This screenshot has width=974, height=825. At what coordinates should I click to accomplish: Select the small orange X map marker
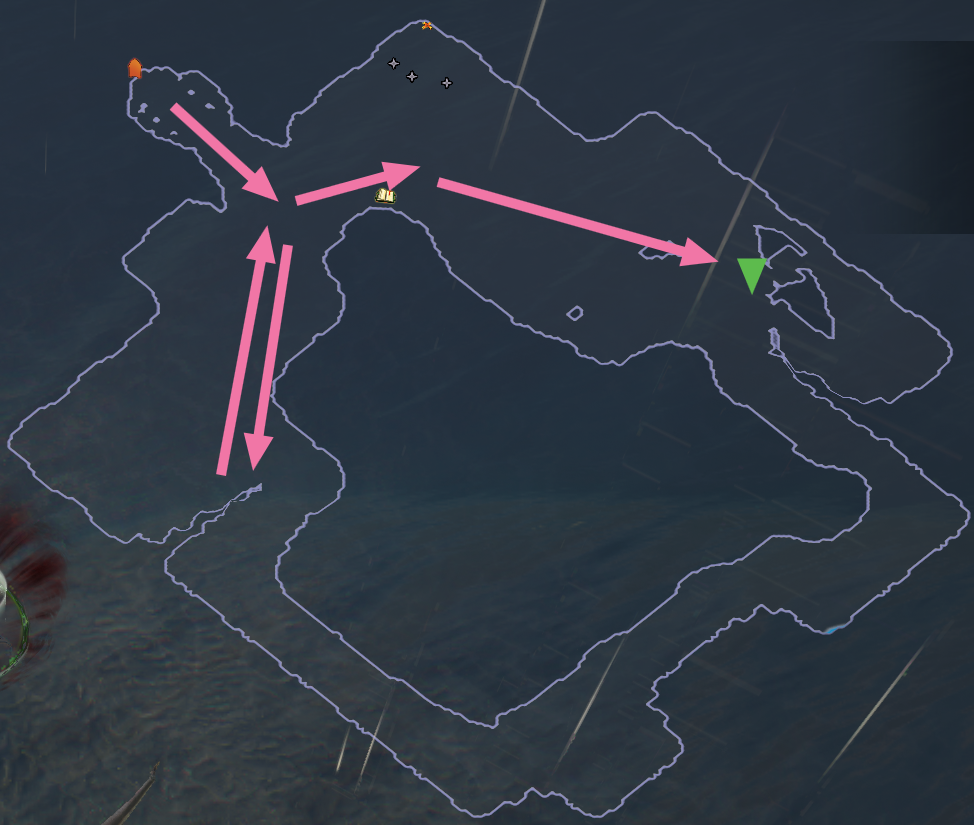pyautogui.click(x=427, y=25)
